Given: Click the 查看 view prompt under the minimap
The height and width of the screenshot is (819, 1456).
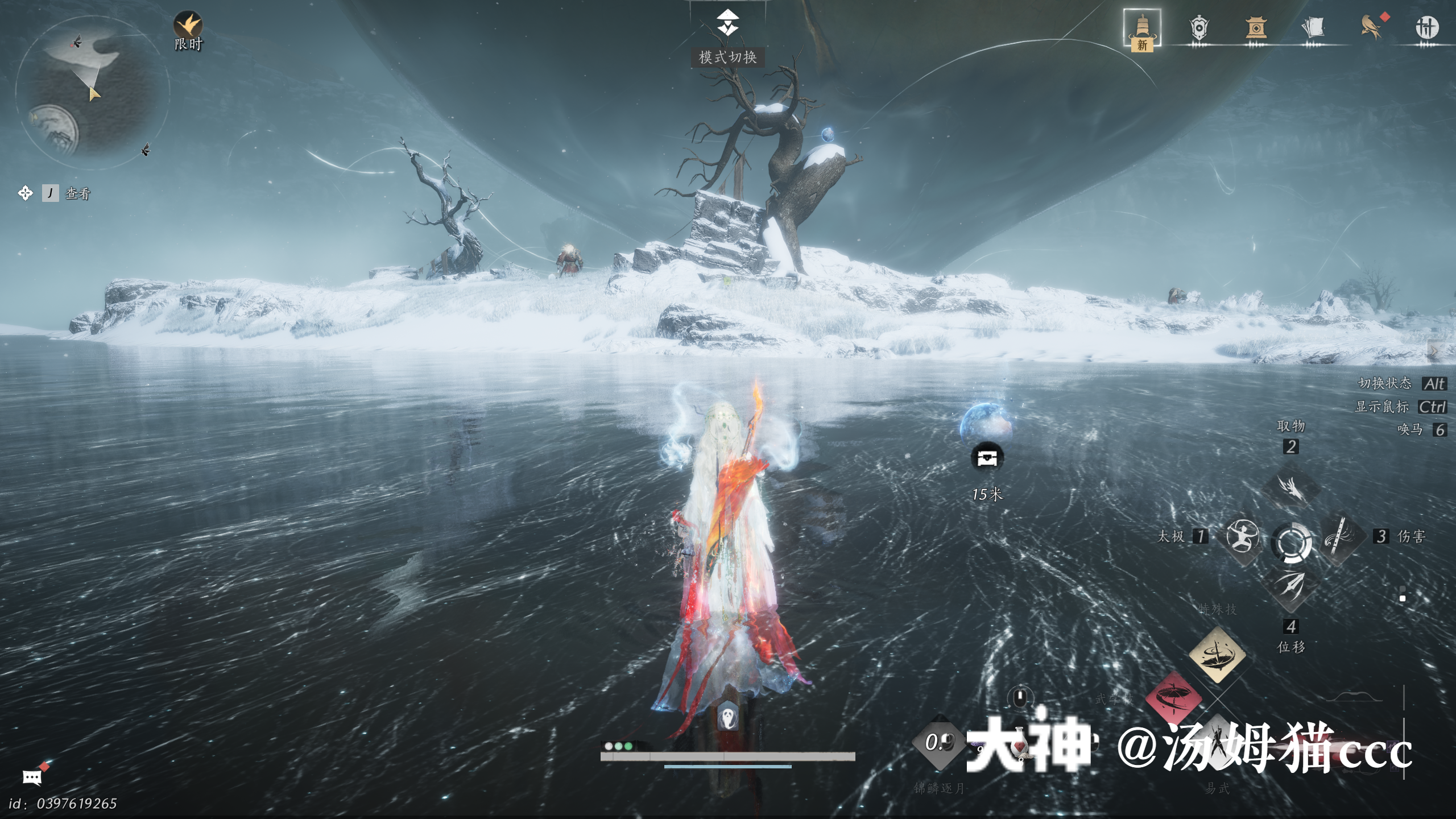Looking at the screenshot, I should tap(77, 194).
